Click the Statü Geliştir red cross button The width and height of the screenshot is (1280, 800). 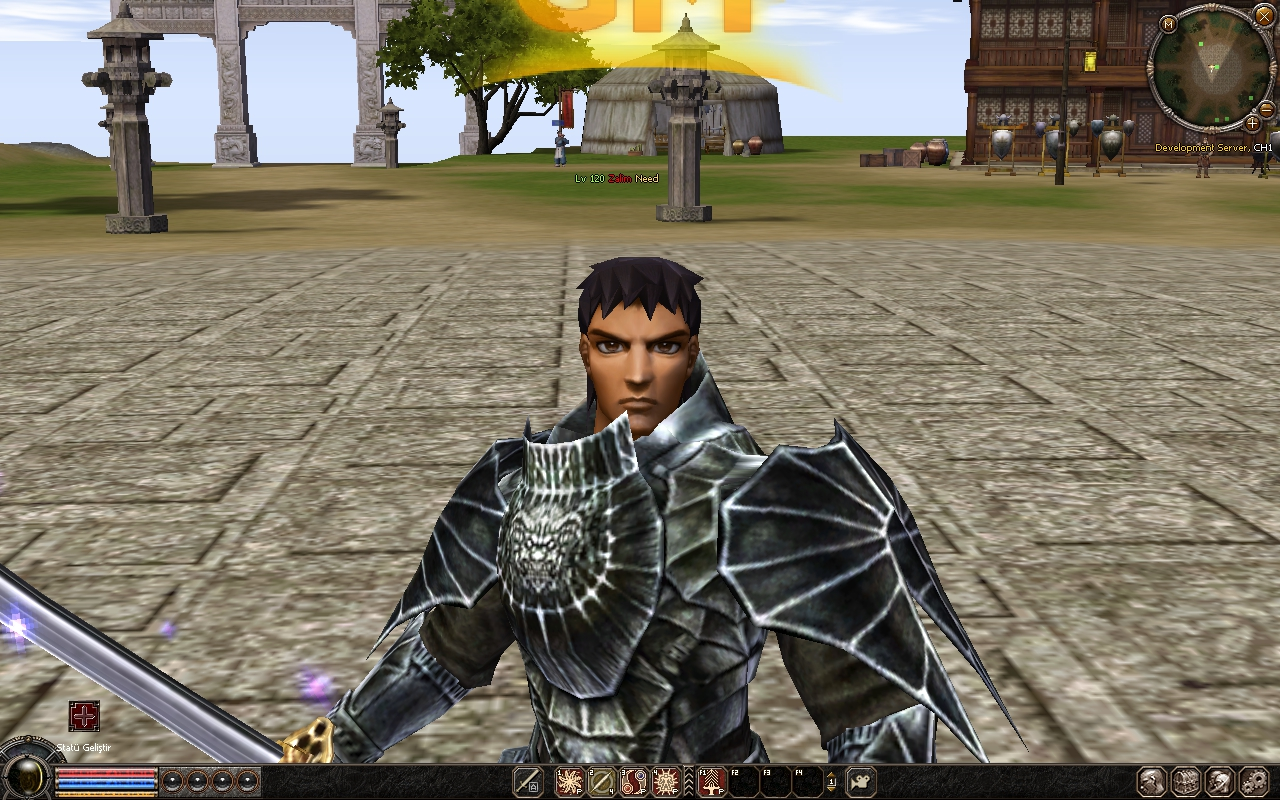[x=84, y=716]
